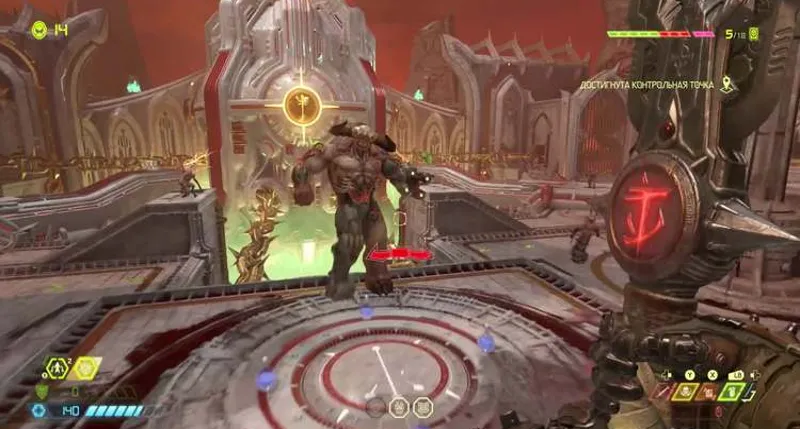Viewport: 800px width, 429px height.
Task: Click the green demon-face icon beside the 5 counter
Action: coord(754,34)
